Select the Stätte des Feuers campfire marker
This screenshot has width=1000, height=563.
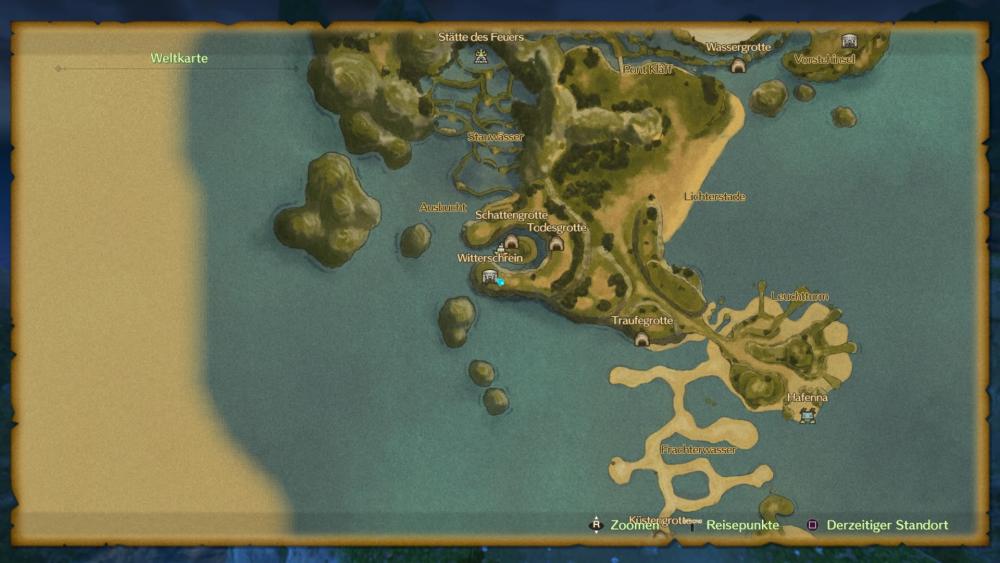(x=481, y=56)
